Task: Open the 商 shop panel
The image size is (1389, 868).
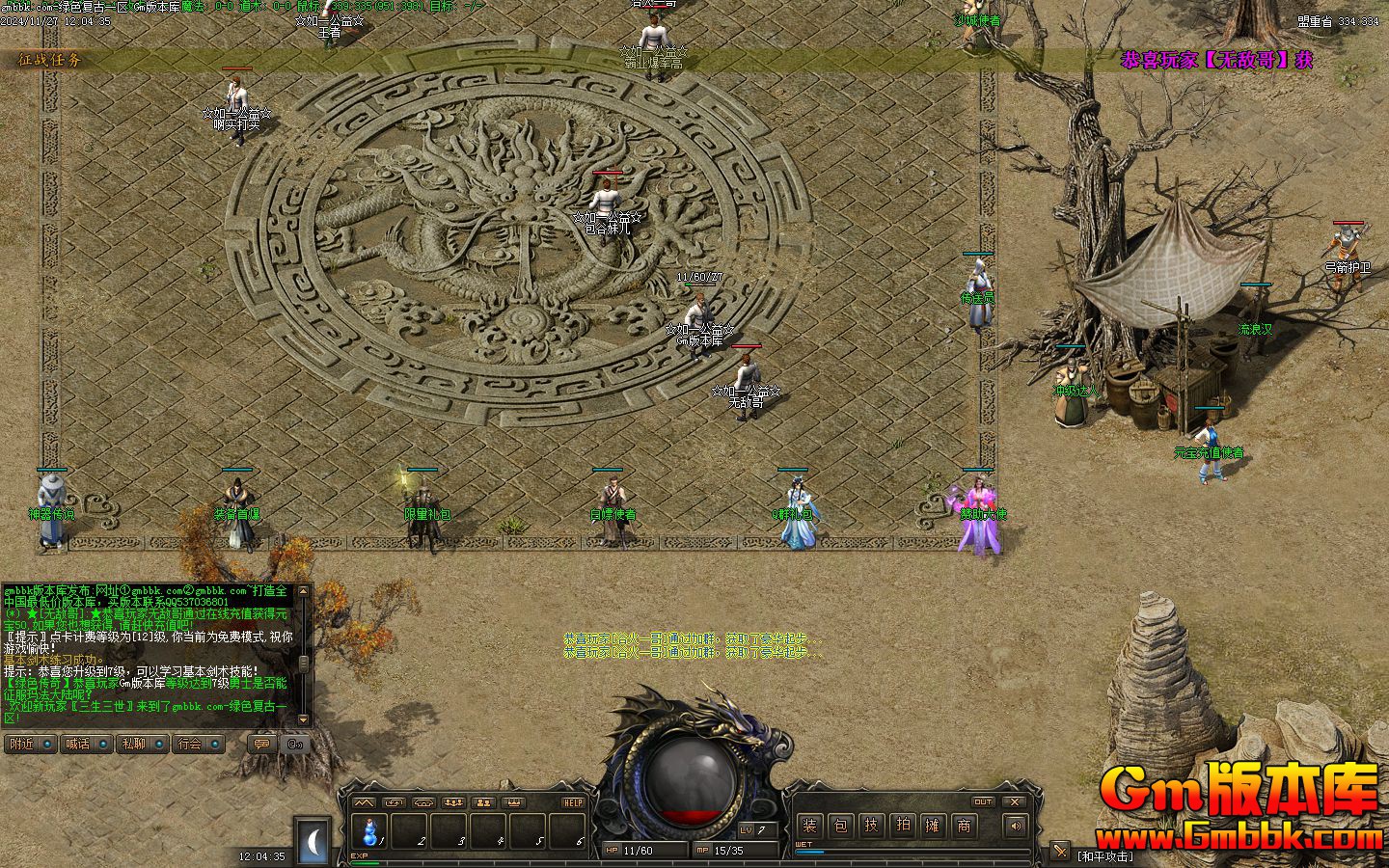Action: point(964,826)
